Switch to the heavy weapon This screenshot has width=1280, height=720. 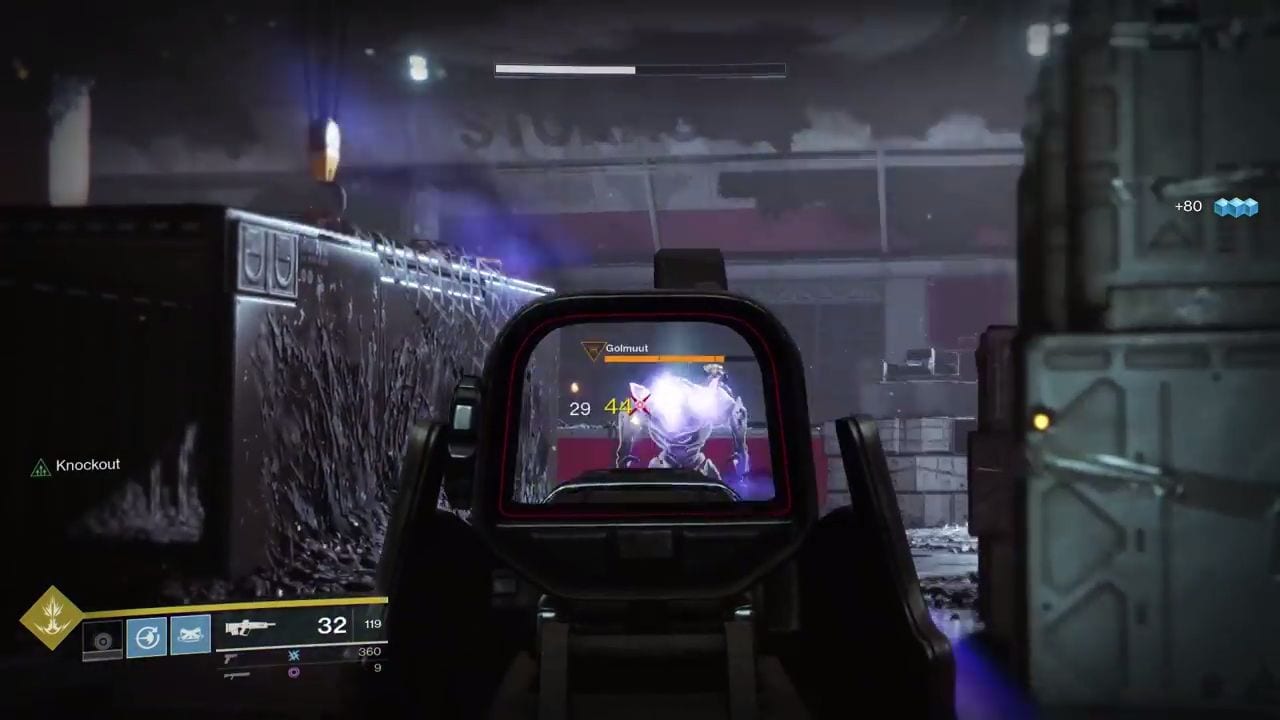tap(236, 675)
